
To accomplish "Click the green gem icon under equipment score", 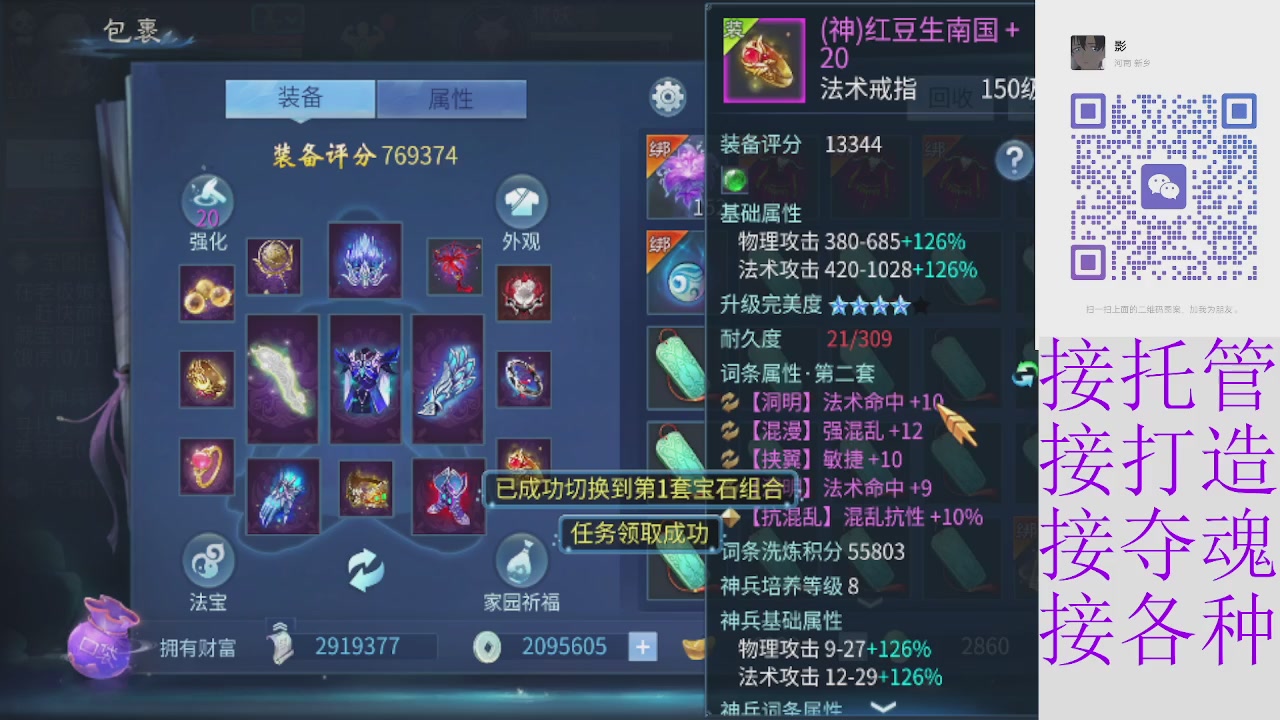I will tap(733, 181).
